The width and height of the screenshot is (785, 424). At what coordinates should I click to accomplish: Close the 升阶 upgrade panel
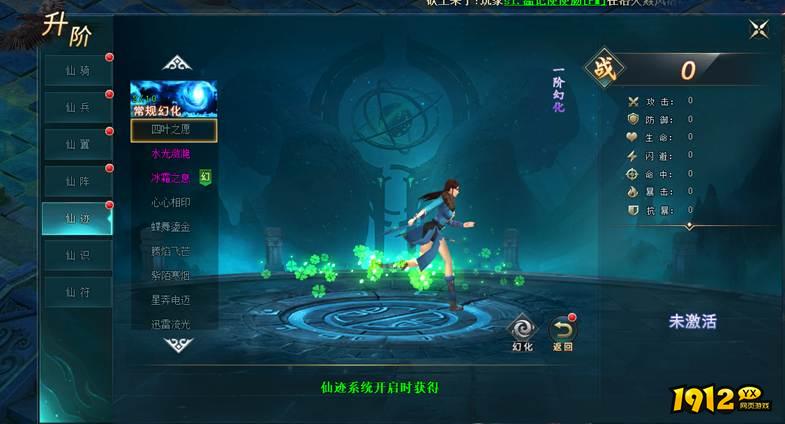[x=757, y=29]
